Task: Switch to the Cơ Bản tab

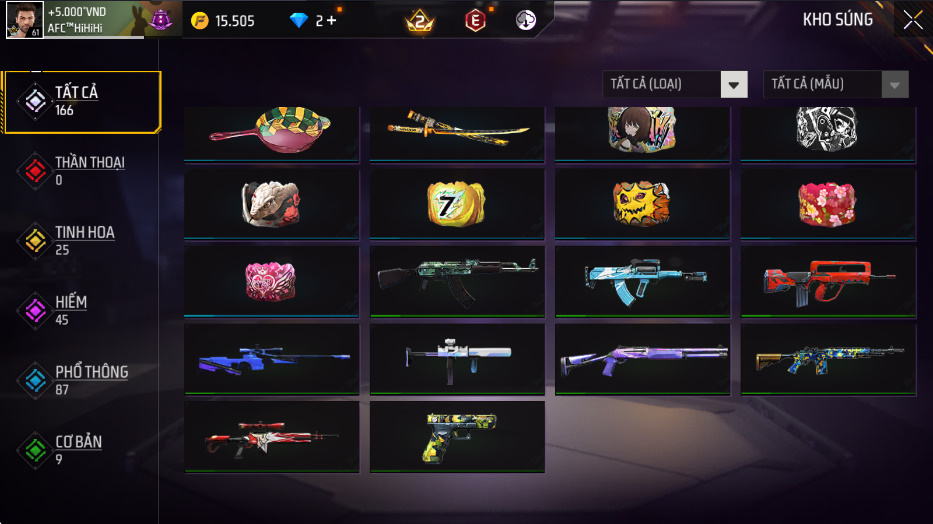Action: [80, 450]
